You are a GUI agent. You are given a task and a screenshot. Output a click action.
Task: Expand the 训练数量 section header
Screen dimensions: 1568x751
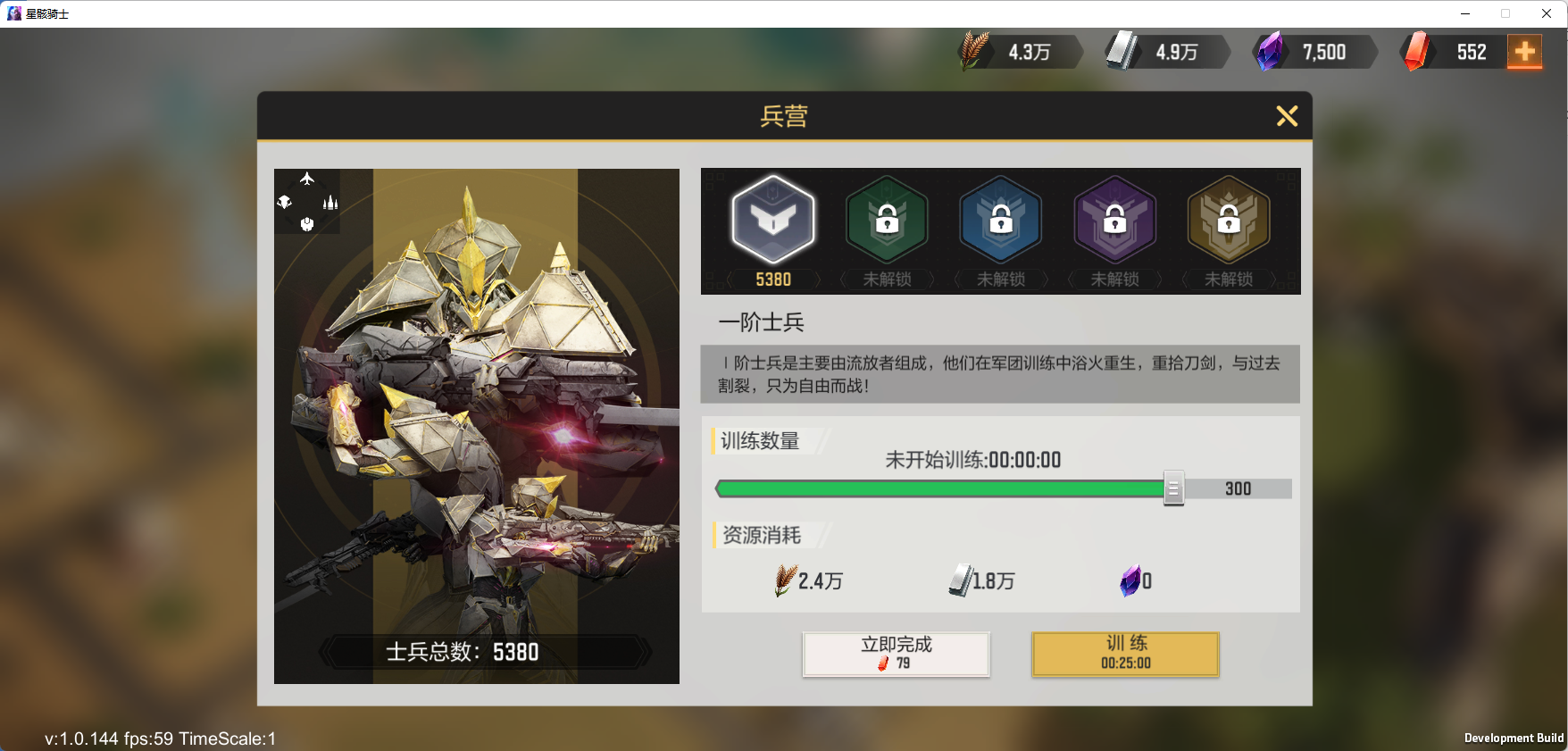760,441
